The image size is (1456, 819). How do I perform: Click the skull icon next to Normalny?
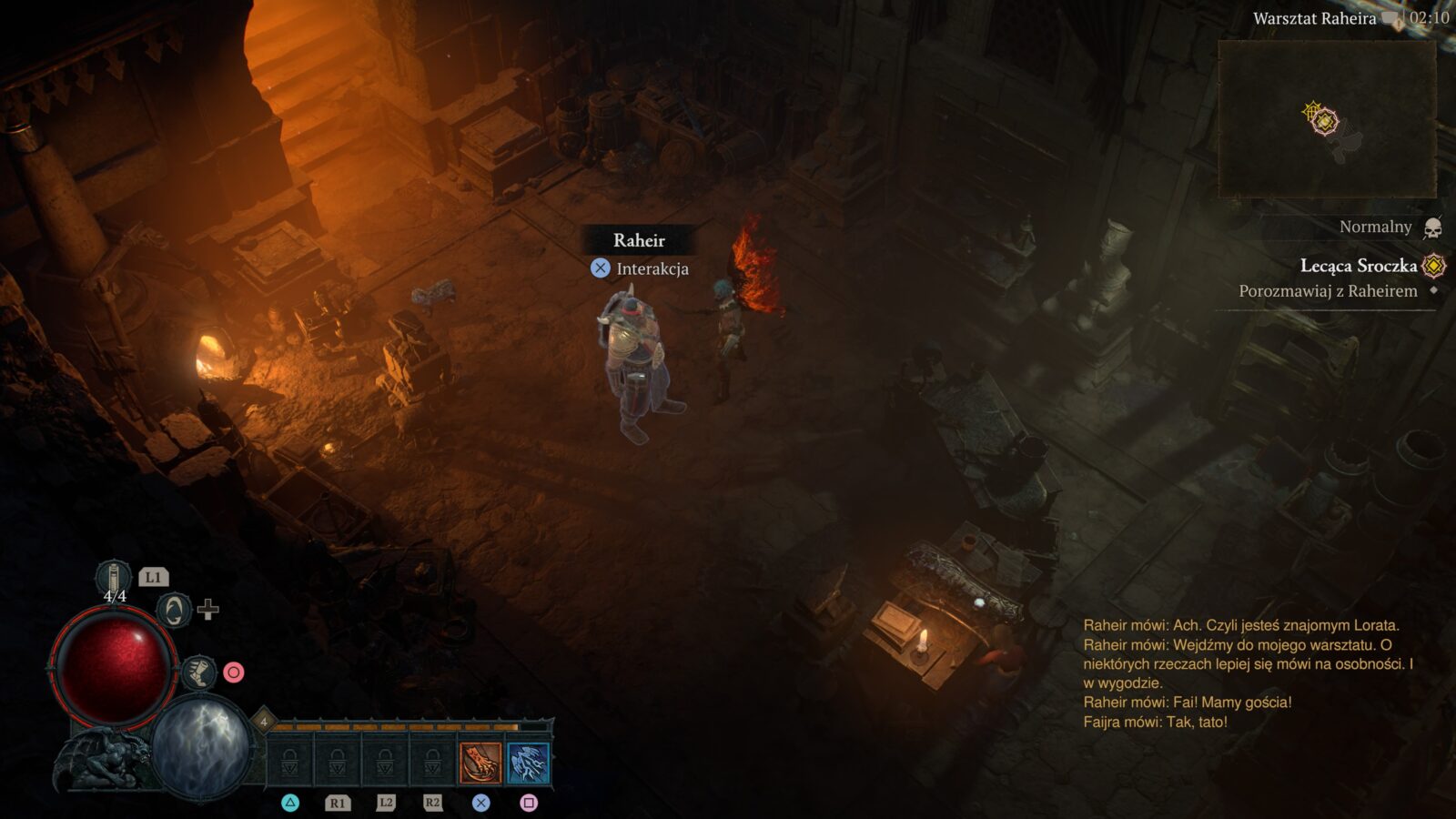point(1435,227)
